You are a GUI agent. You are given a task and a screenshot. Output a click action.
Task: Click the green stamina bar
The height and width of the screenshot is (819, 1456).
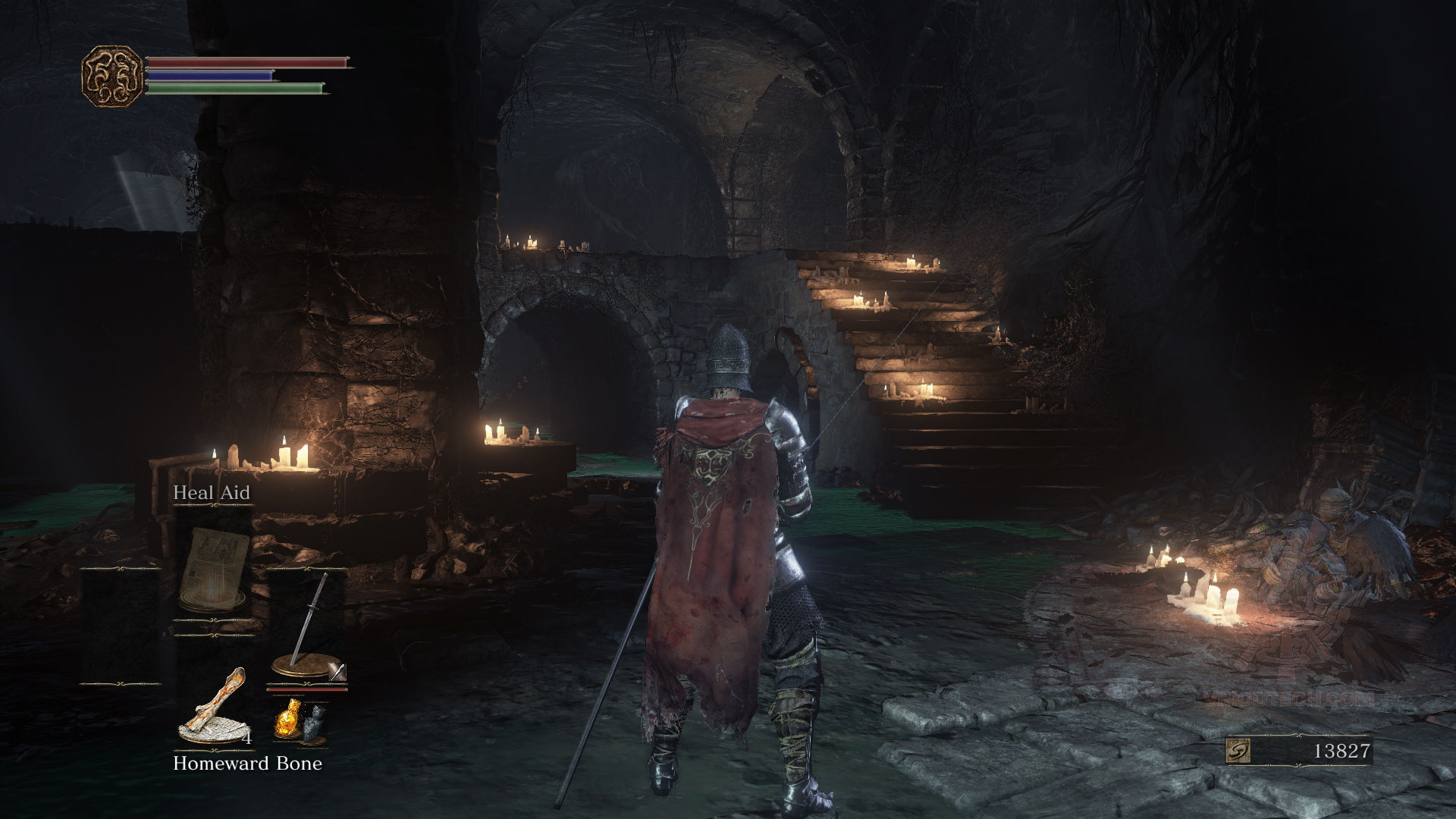[235, 89]
